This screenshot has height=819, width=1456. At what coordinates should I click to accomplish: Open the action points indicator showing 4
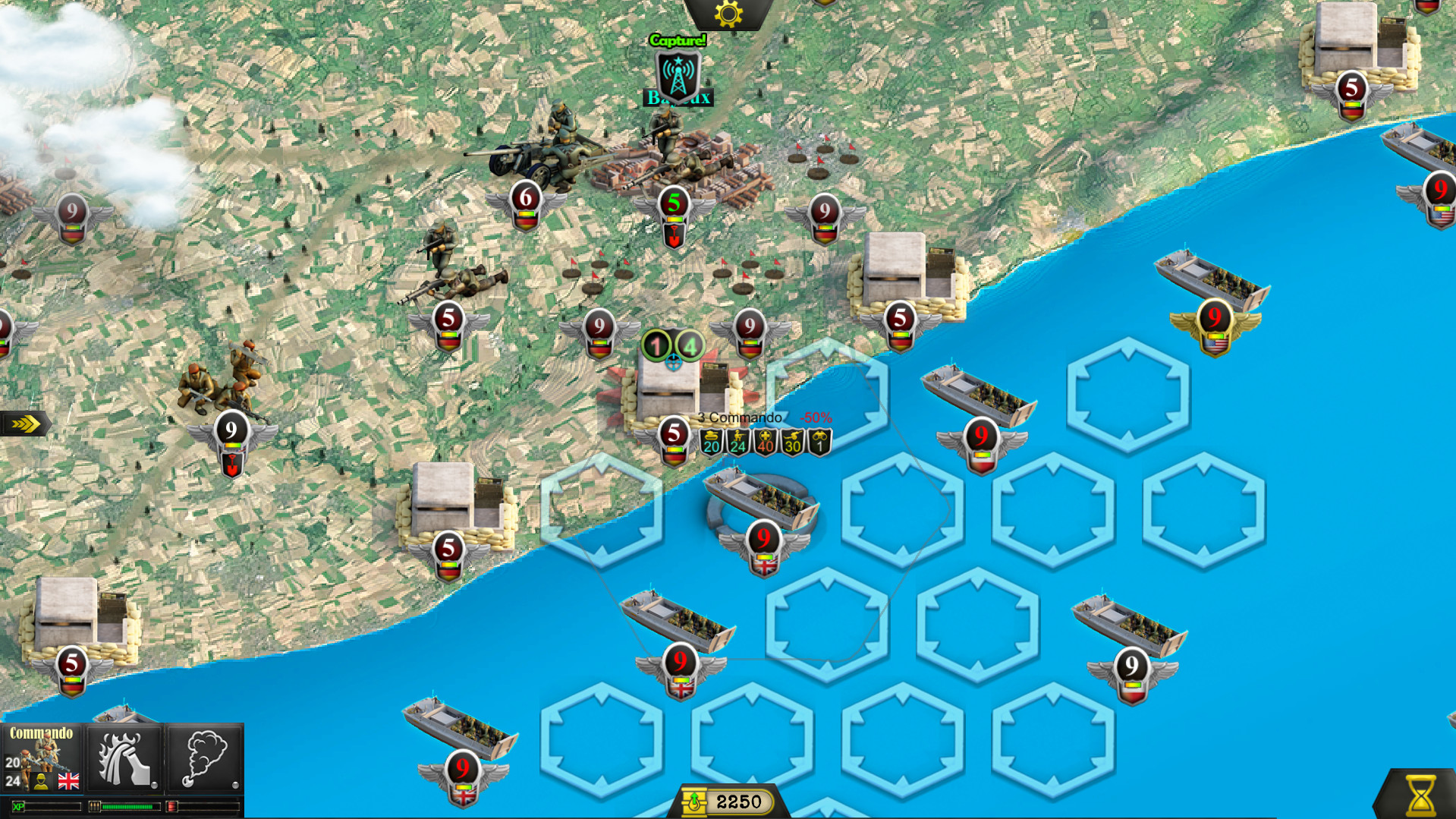(x=690, y=345)
